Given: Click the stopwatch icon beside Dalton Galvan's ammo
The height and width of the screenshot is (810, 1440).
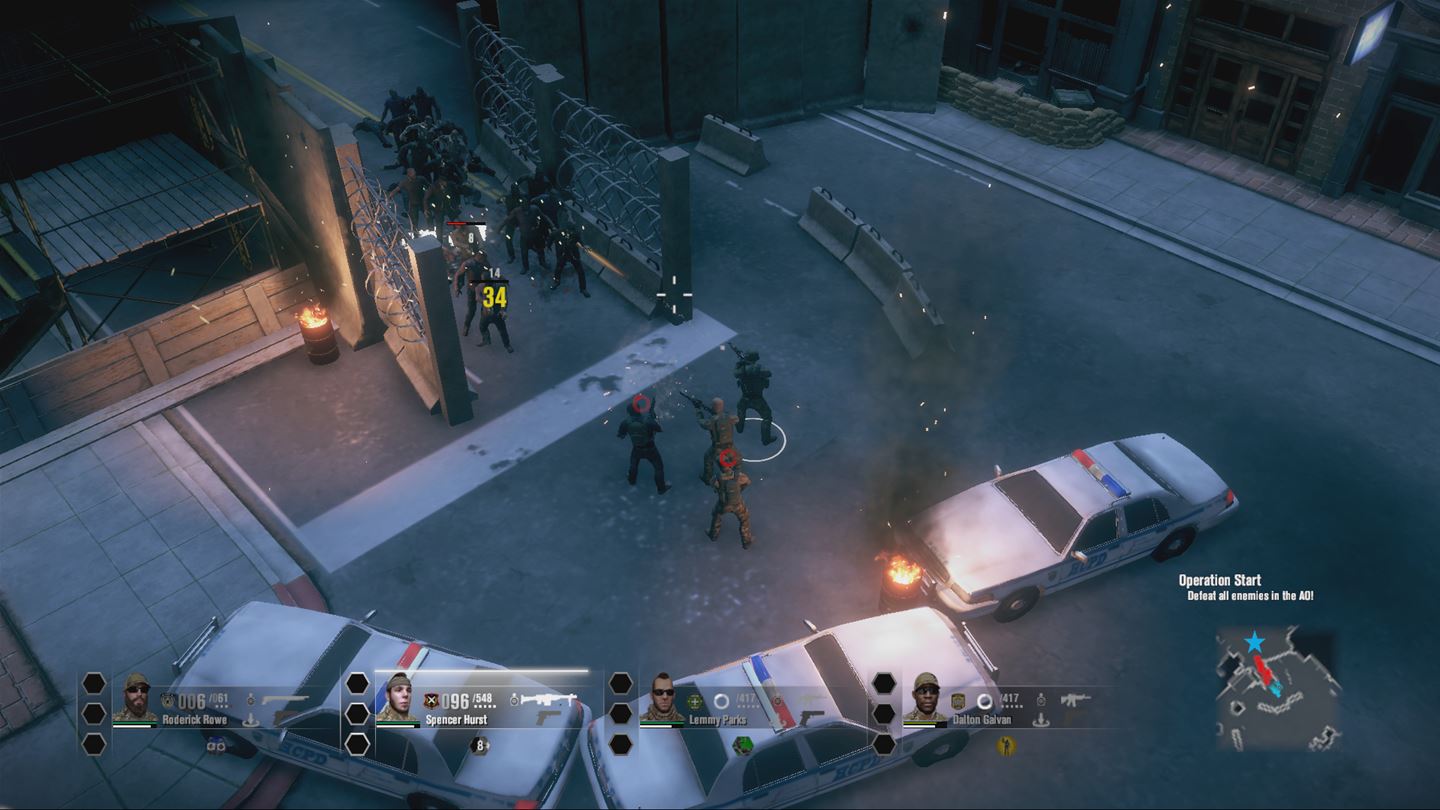Looking at the screenshot, I should point(1040,702).
